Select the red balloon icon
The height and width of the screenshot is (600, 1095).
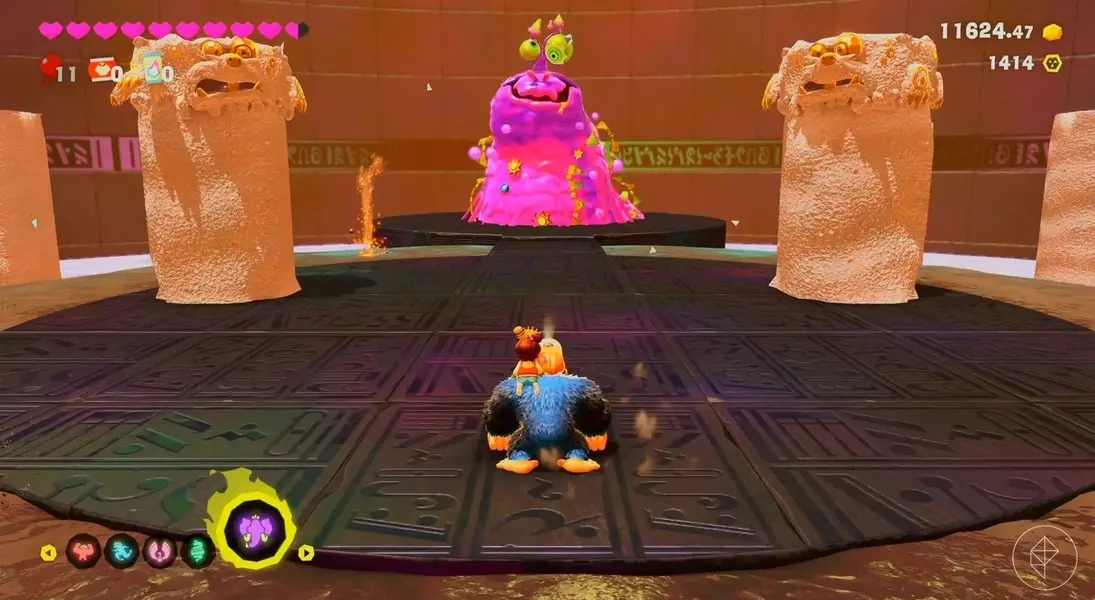pyautogui.click(x=49, y=68)
